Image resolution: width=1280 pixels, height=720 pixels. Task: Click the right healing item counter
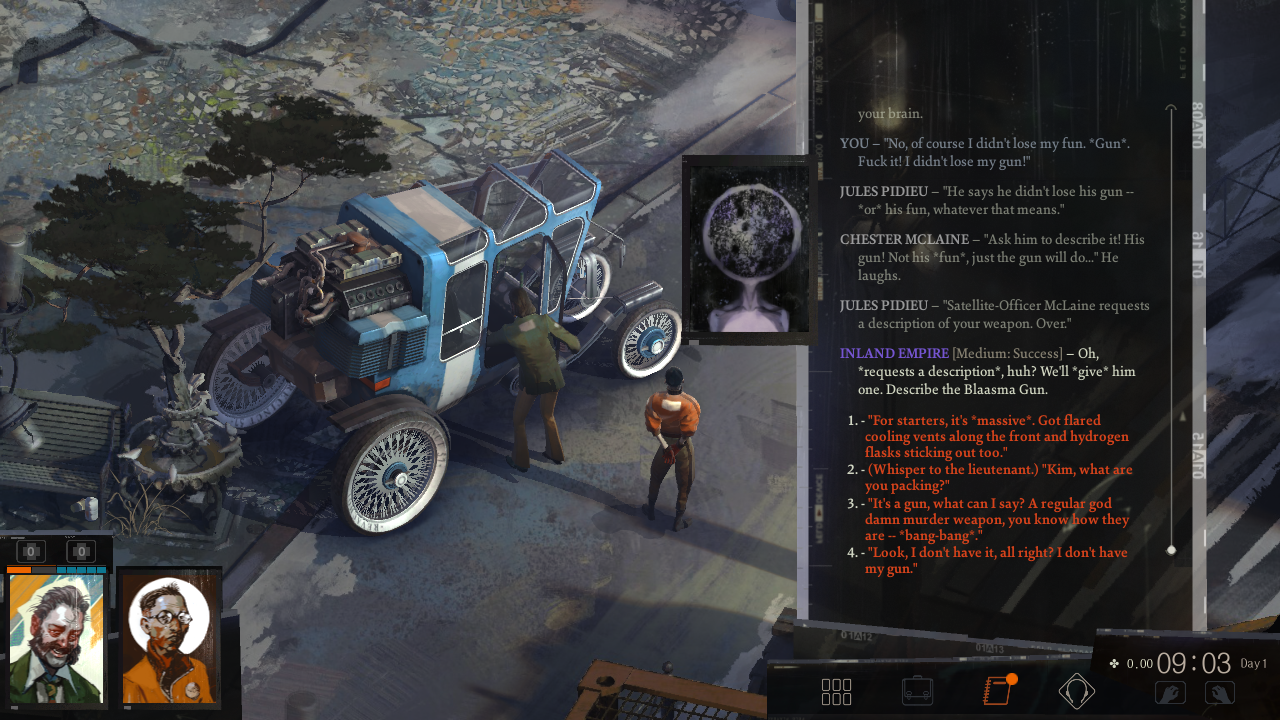pyautogui.click(x=81, y=551)
